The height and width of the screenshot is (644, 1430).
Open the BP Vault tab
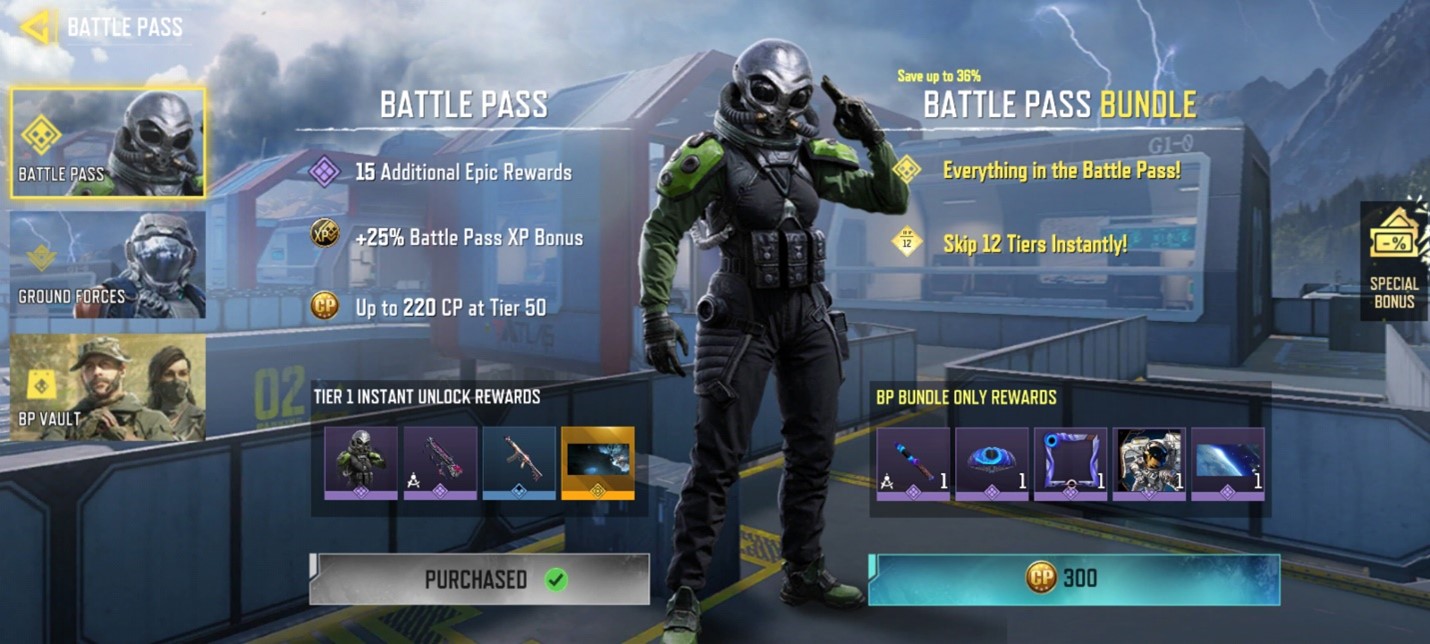(x=108, y=387)
